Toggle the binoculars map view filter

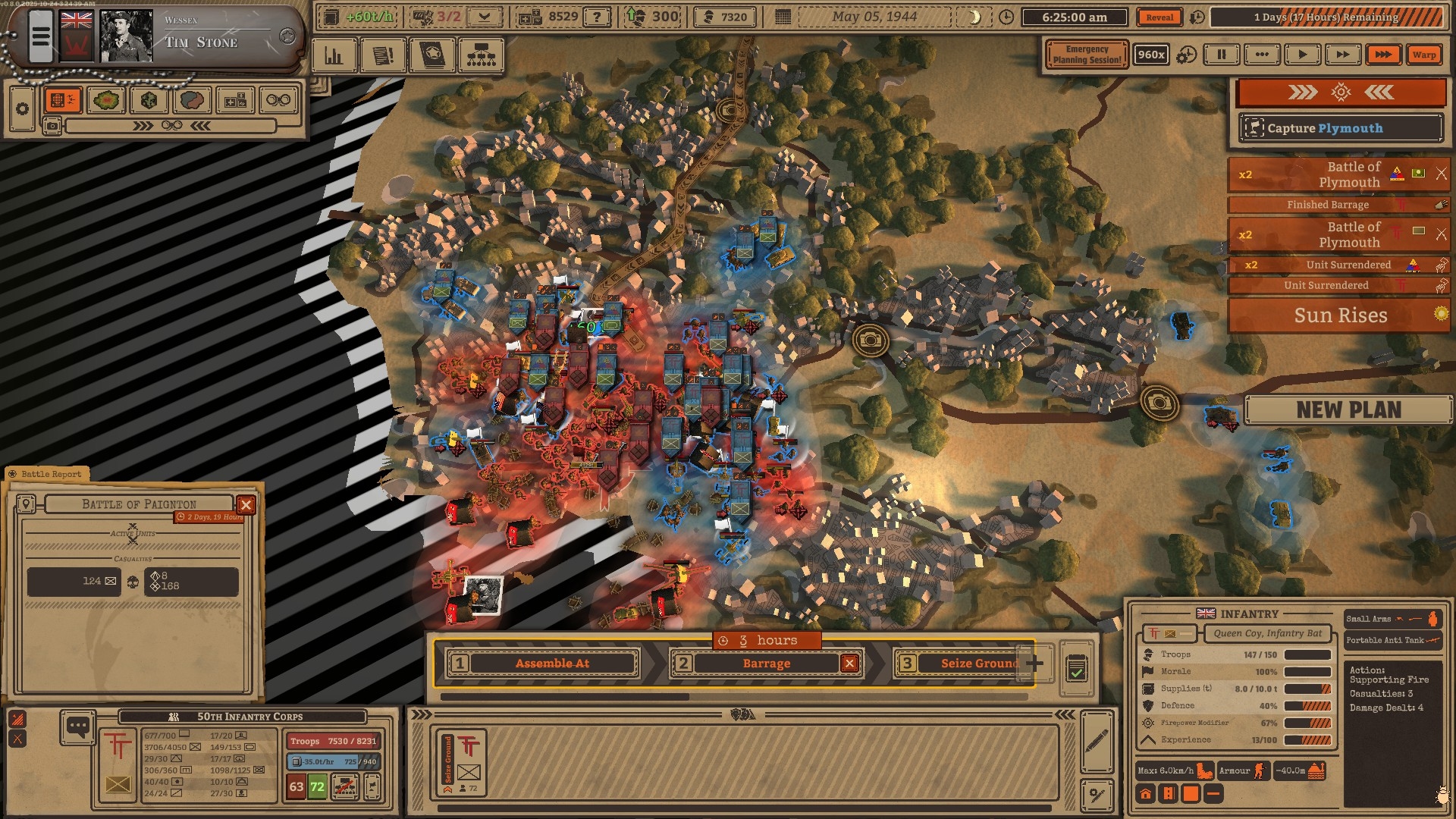[x=278, y=100]
